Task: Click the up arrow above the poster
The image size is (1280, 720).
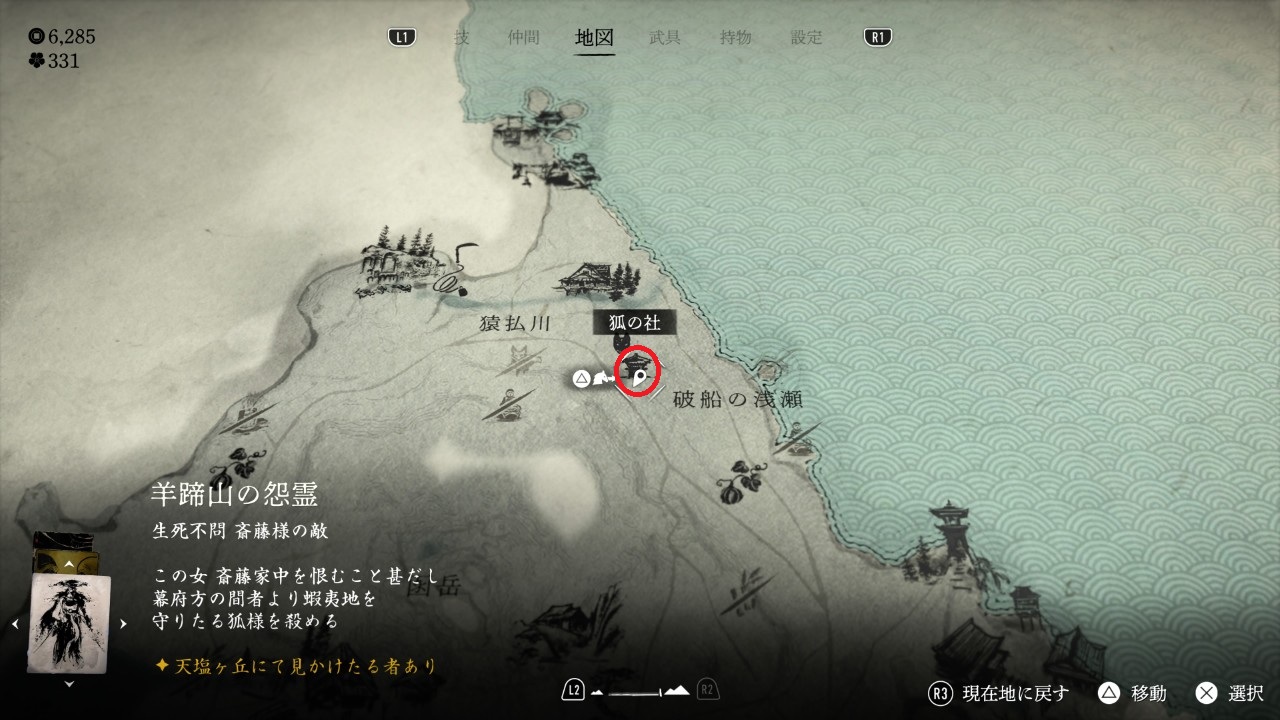Action: pos(68,564)
